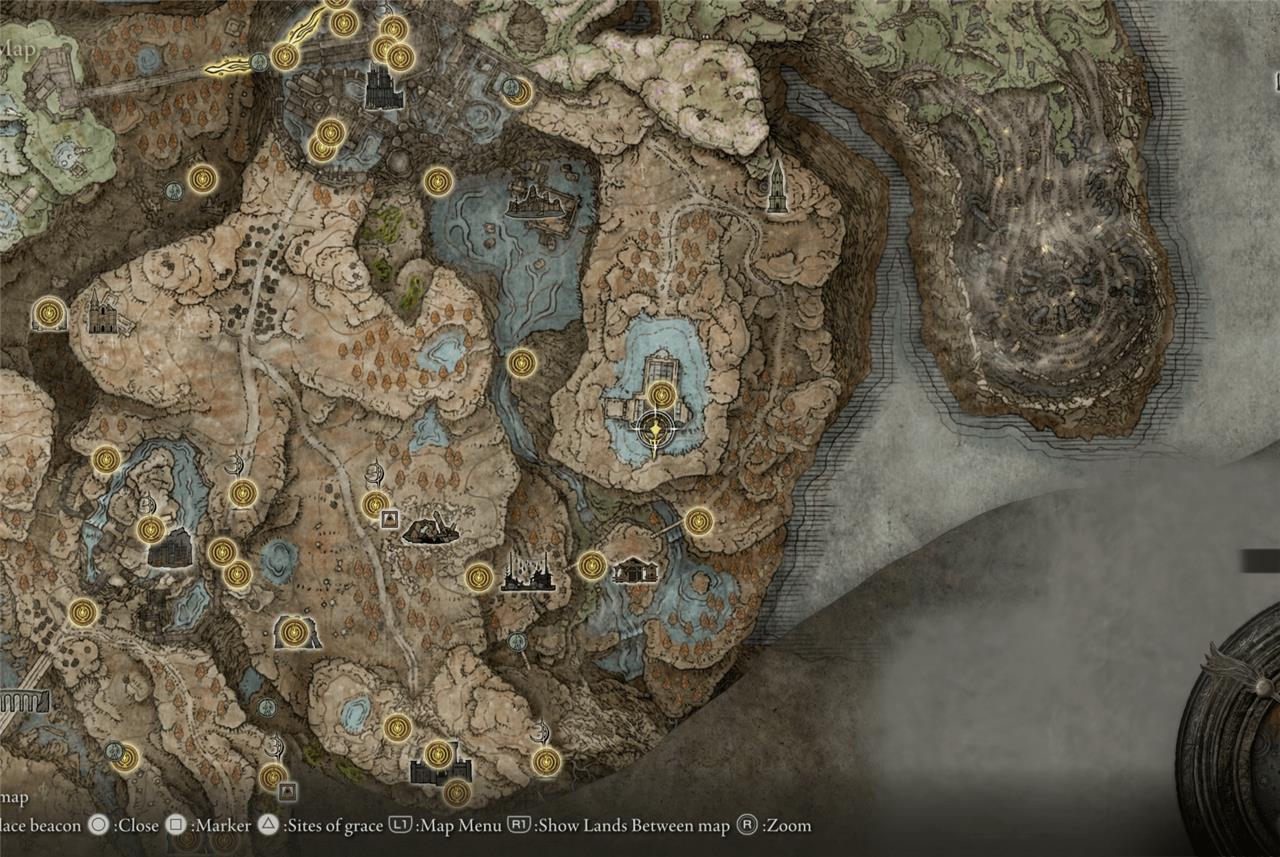Image resolution: width=1280 pixels, height=857 pixels.
Task: Click the collapsed wreckage landmark icon
Action: point(431,528)
